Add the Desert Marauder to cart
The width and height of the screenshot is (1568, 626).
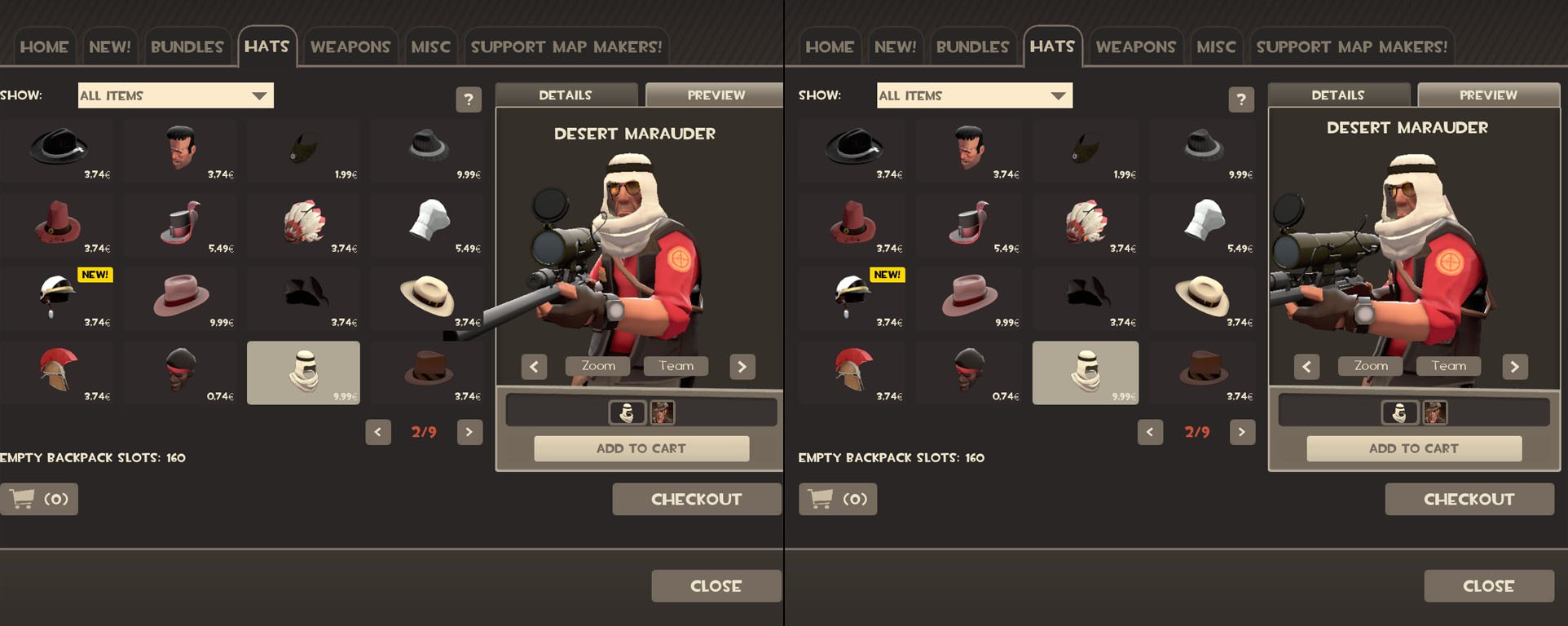pyautogui.click(x=641, y=447)
